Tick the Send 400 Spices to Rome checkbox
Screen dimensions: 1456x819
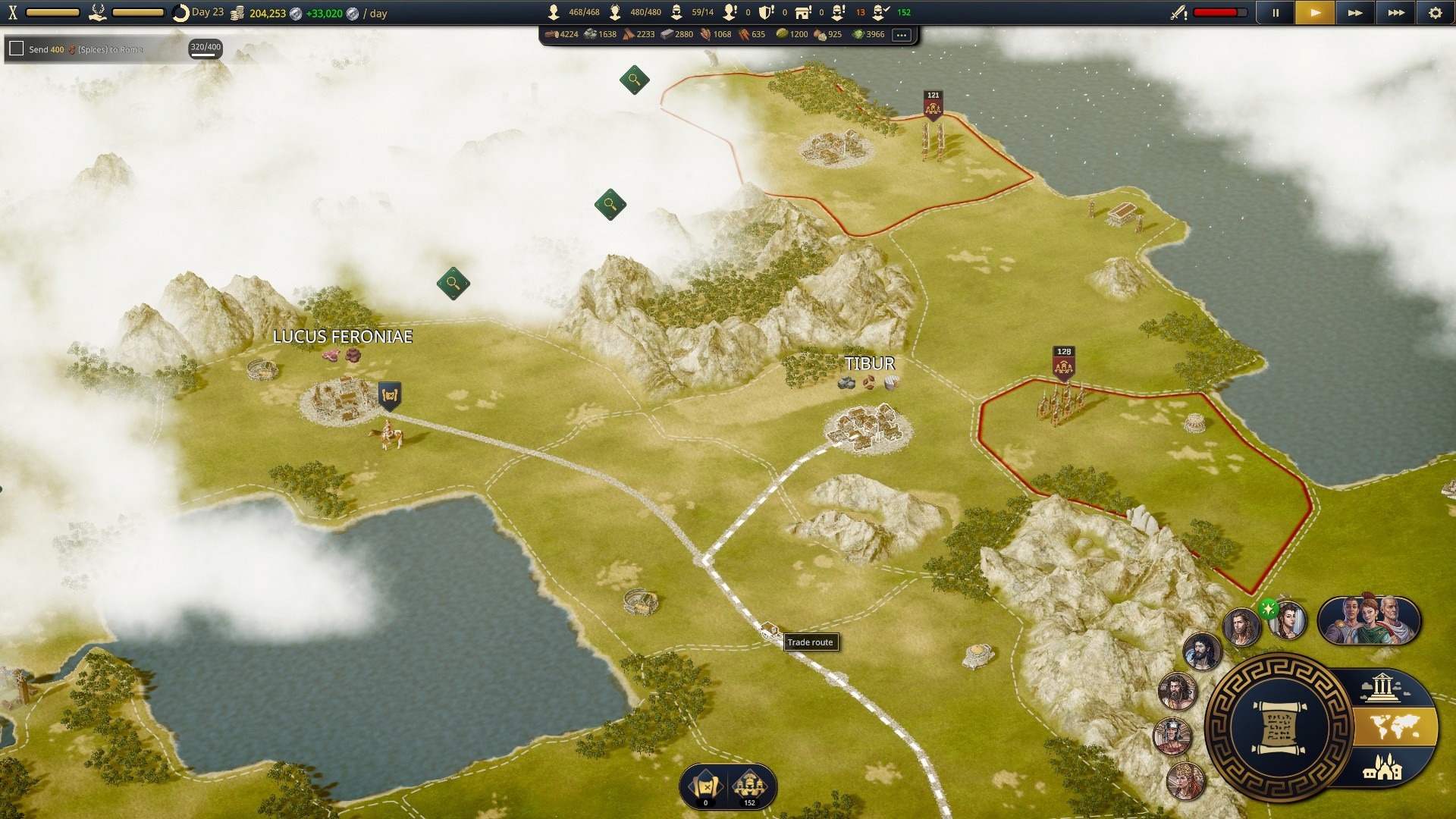click(x=16, y=49)
